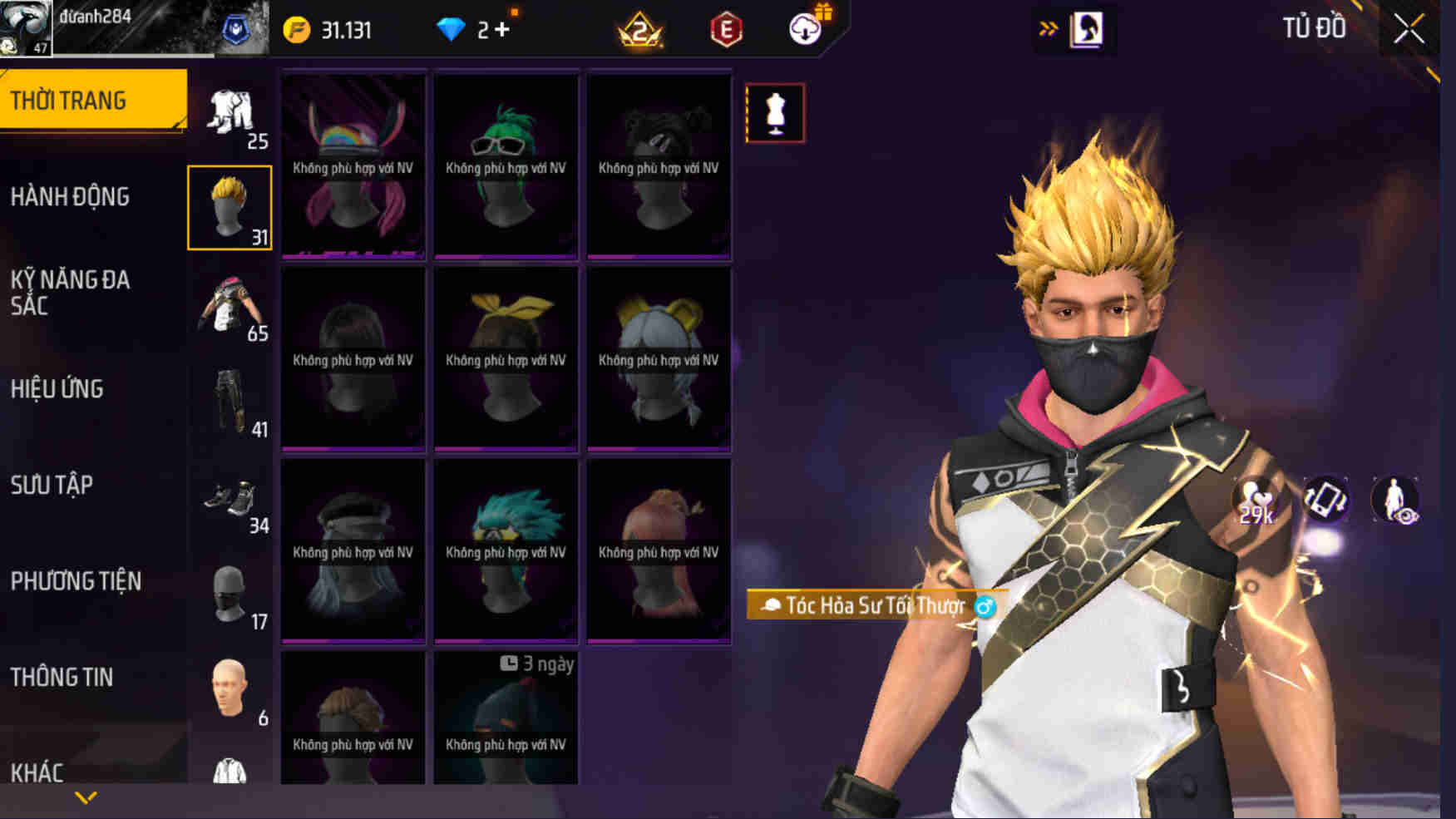Like the outfit using the 29k heart icon
Viewport: 1456px width, 819px height.
[1255, 500]
